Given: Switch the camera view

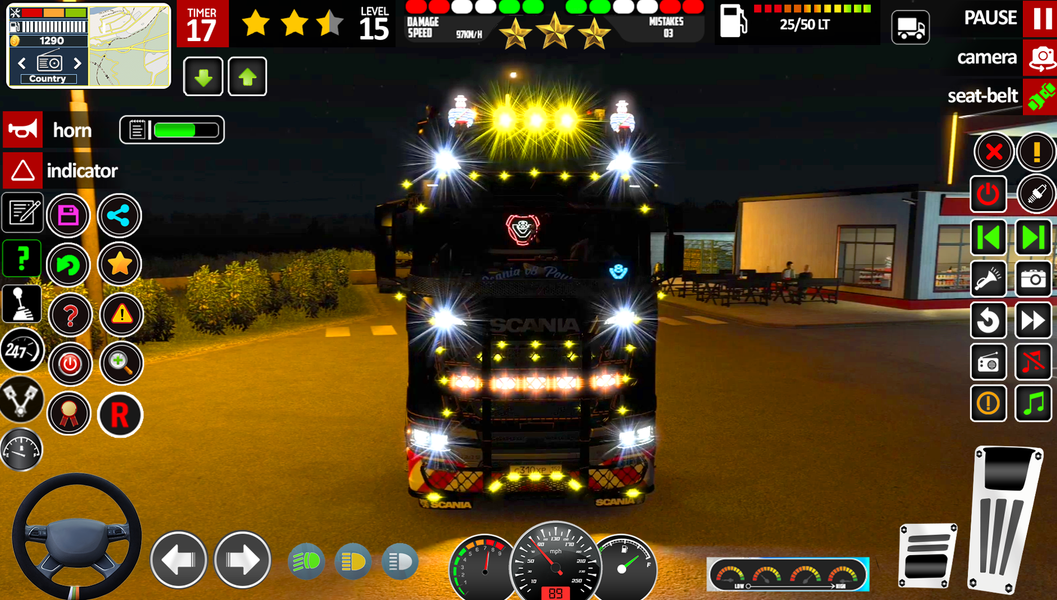Looking at the screenshot, I should pyautogui.click(x=1039, y=58).
